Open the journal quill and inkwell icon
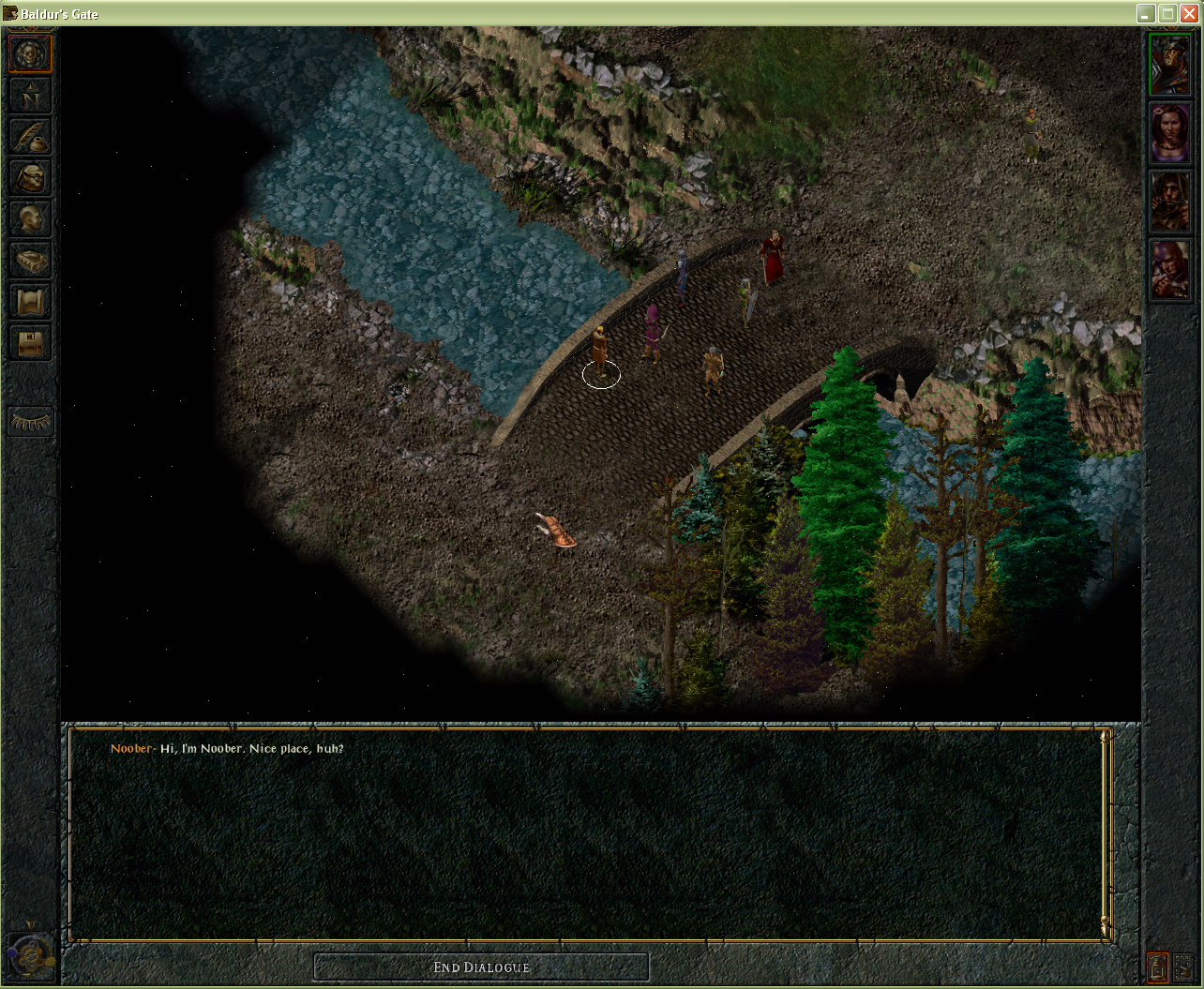Viewport: 1204px width, 989px height. coord(30,137)
